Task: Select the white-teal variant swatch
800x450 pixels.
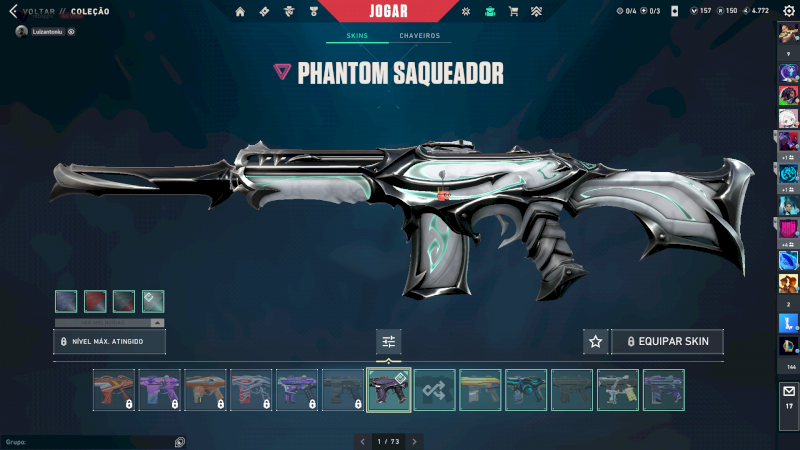Action: pyautogui.click(x=153, y=301)
